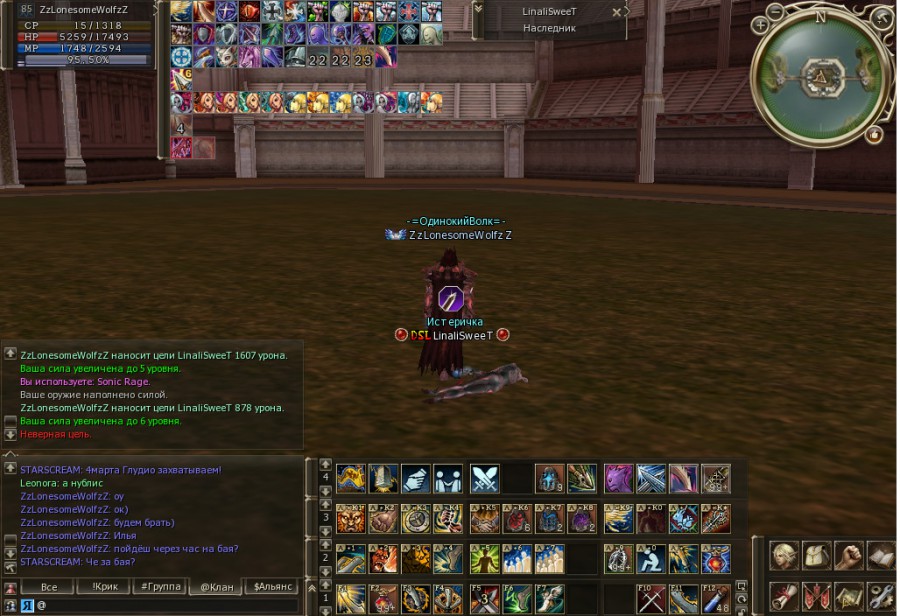Switch to the Все chat tab
900x616 pixels.
coord(47,587)
